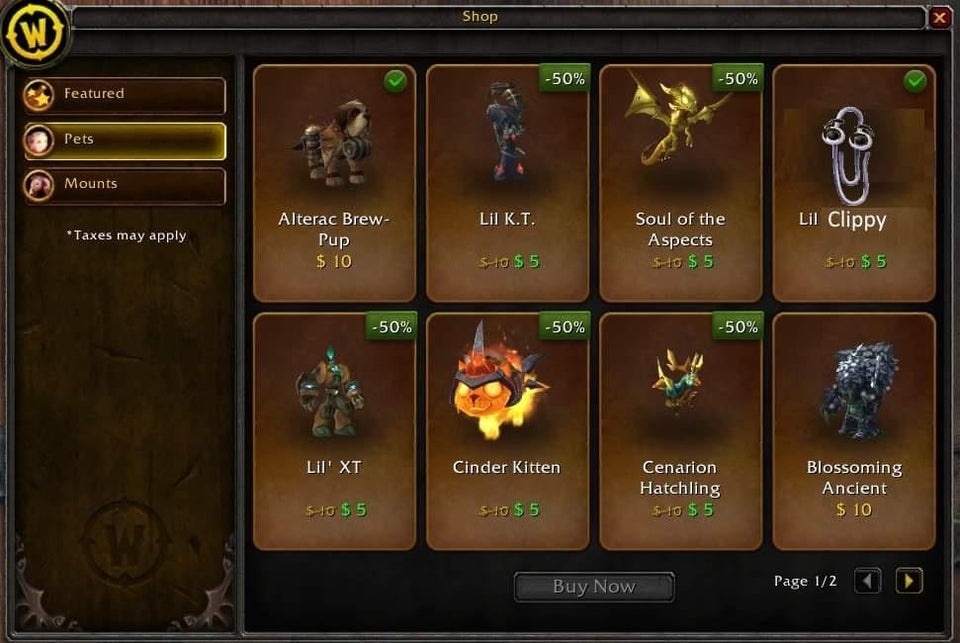Viewport: 960px width, 643px height.
Task: Pick the Cenarion Hatchling pet card
Action: 680,431
